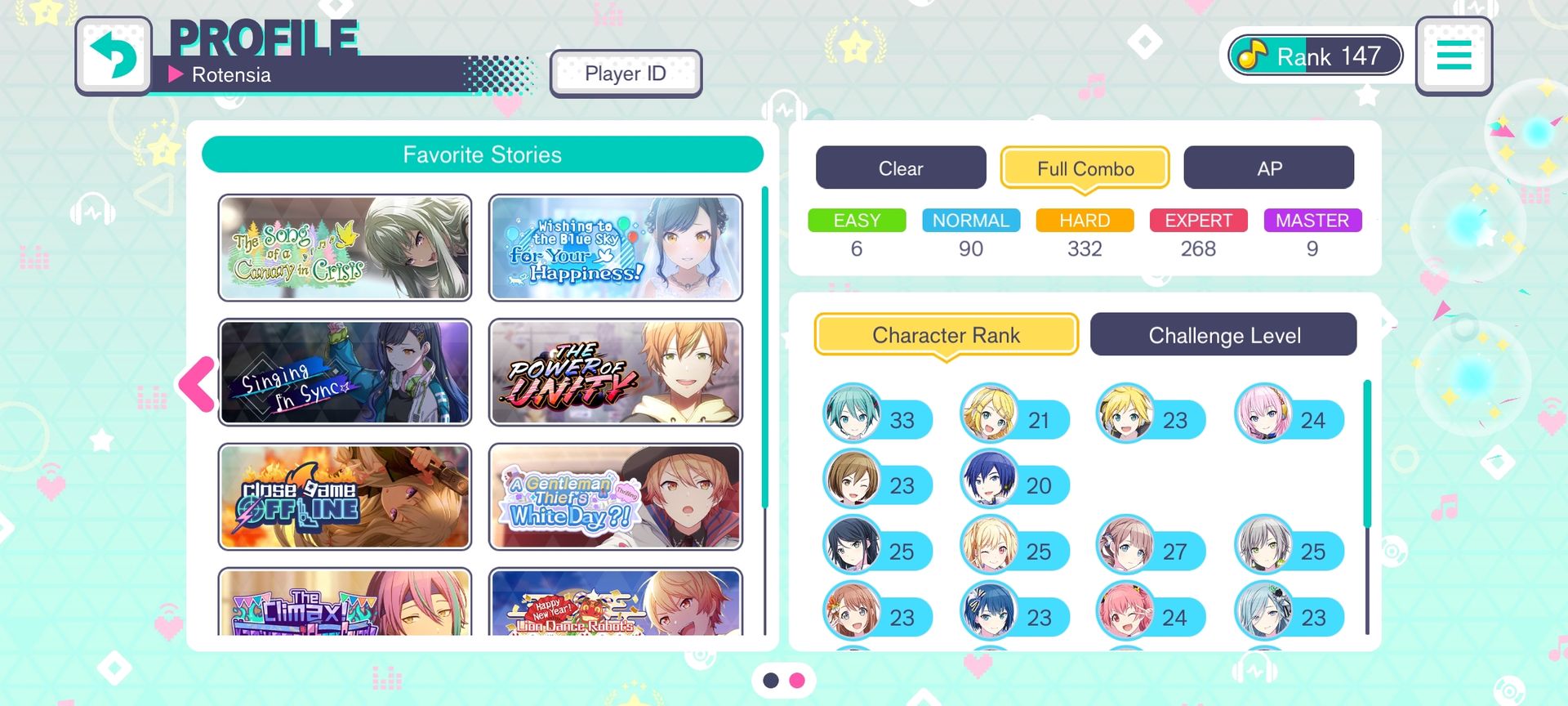The height and width of the screenshot is (706, 1568).
Task: Go back using the return arrow button
Action: [114, 56]
